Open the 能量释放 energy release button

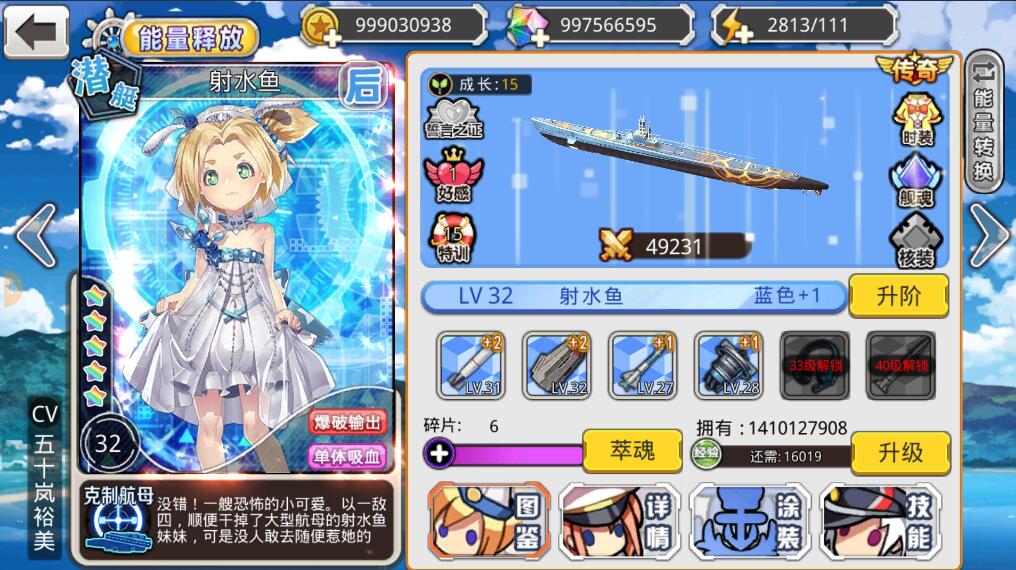pyautogui.click(x=189, y=38)
